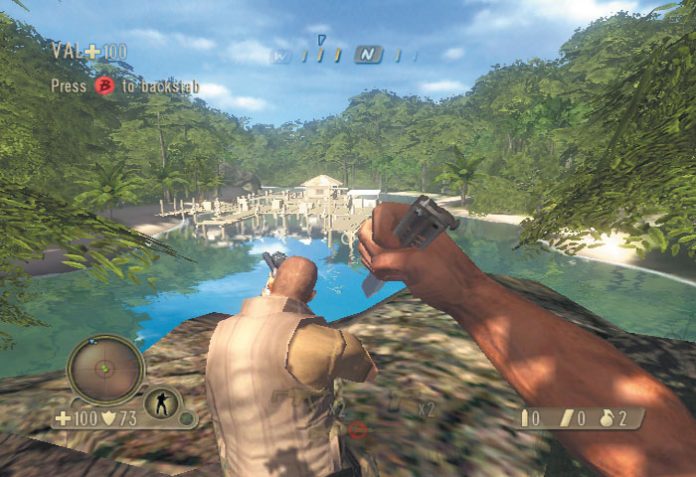This screenshot has height=477, width=696.
Task: Select the grenade icon in ammo bar
Action: pyautogui.click(x=606, y=418)
